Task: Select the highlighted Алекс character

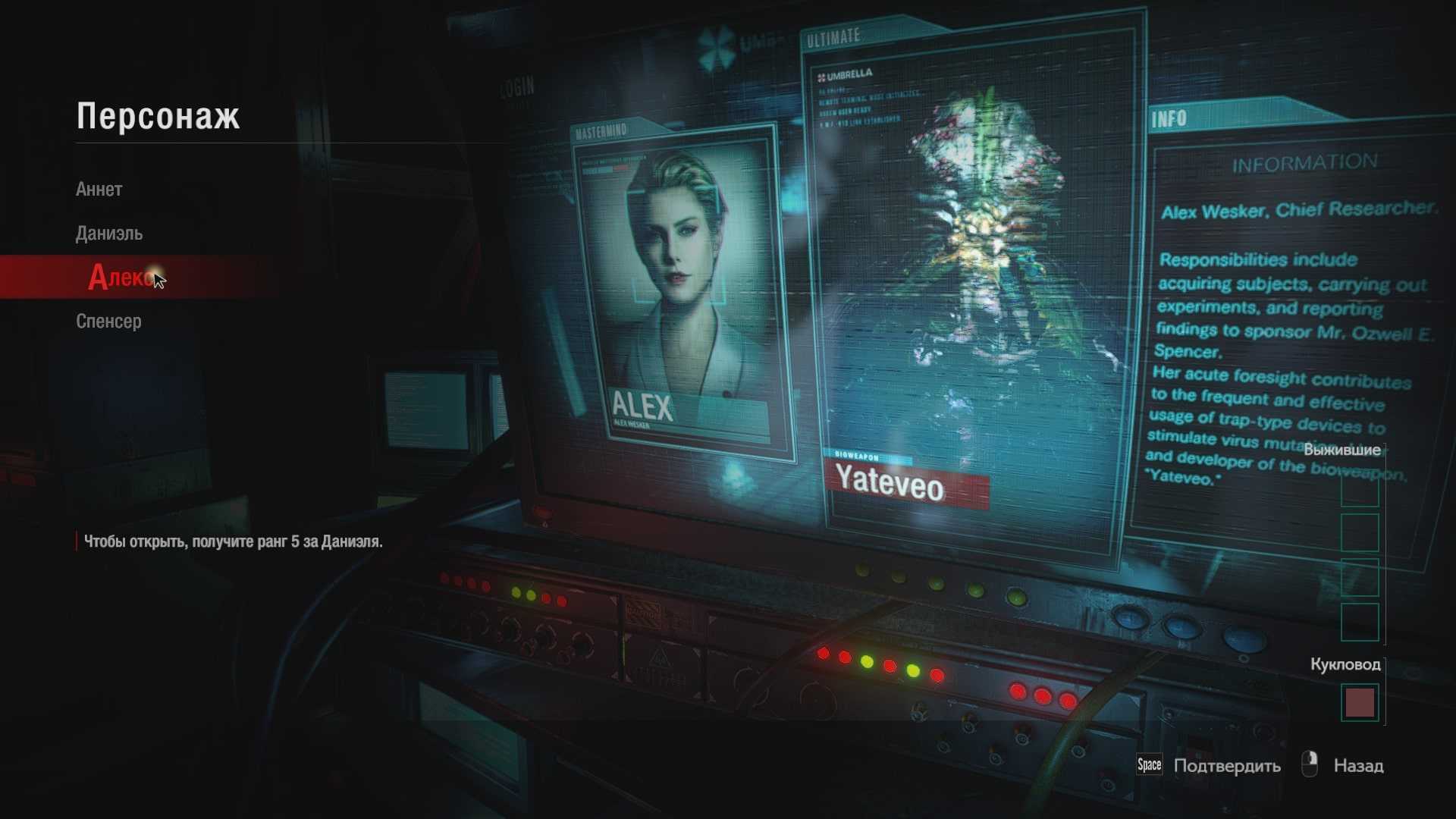Action: click(121, 278)
